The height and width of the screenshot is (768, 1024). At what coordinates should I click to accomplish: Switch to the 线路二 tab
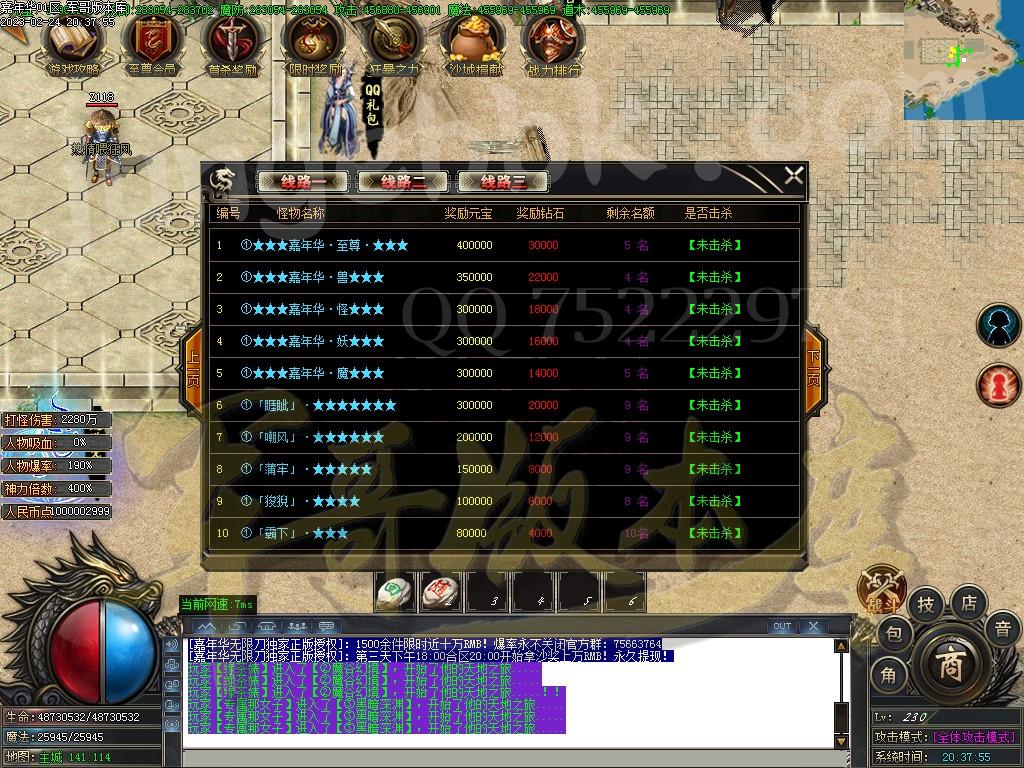(402, 182)
